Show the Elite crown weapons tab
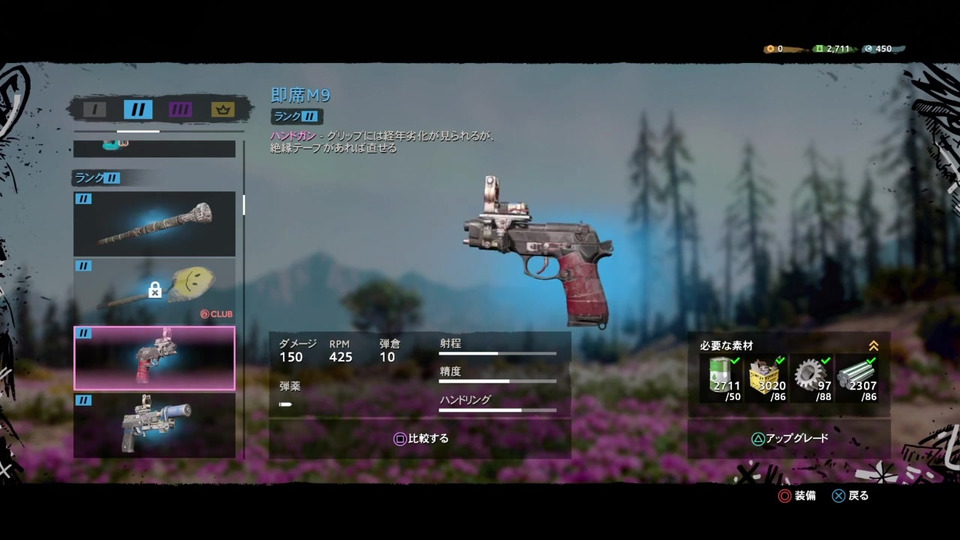960x540 pixels. [224, 109]
